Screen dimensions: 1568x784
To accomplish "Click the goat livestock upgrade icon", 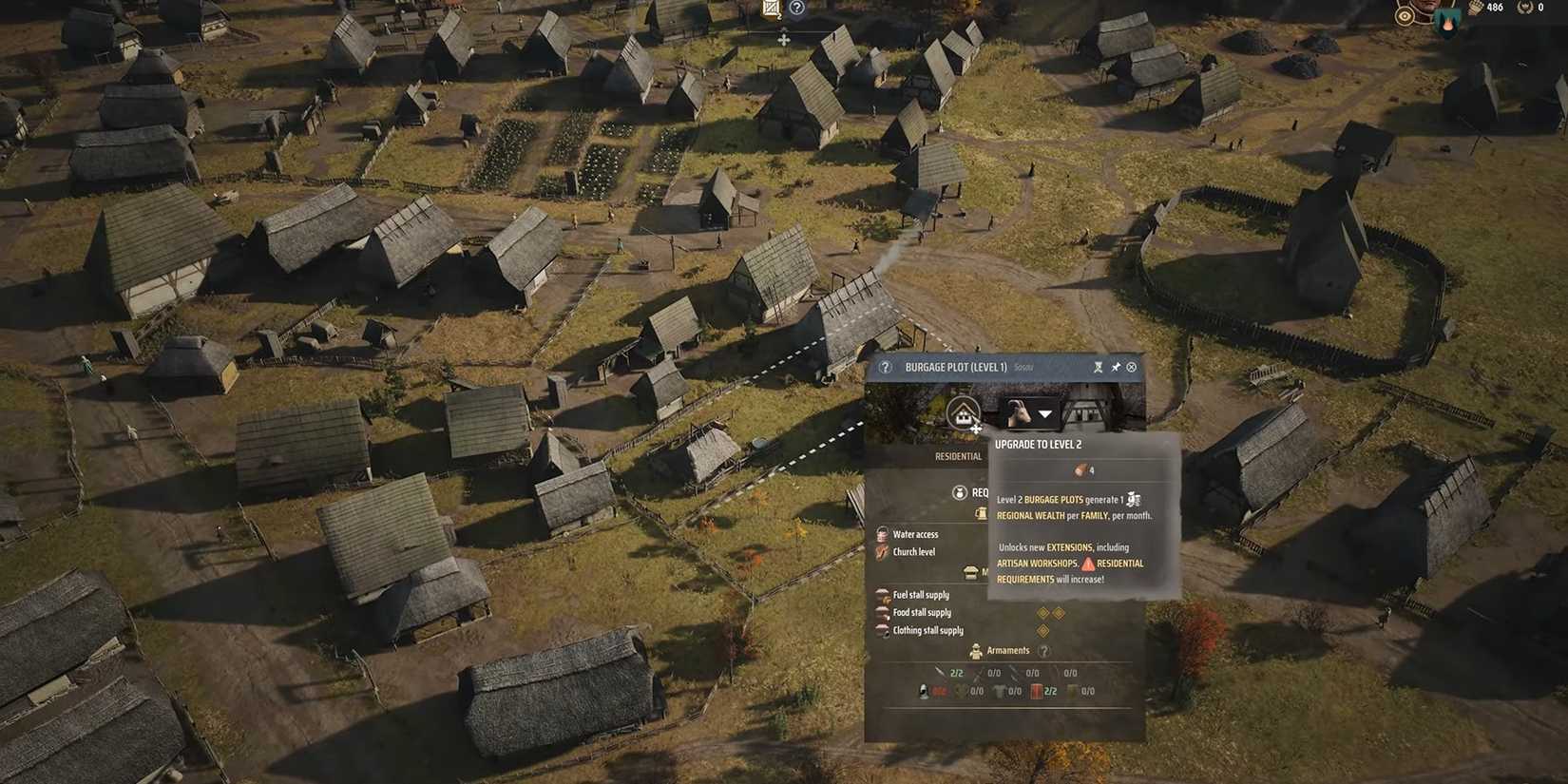I will 1021,411.
